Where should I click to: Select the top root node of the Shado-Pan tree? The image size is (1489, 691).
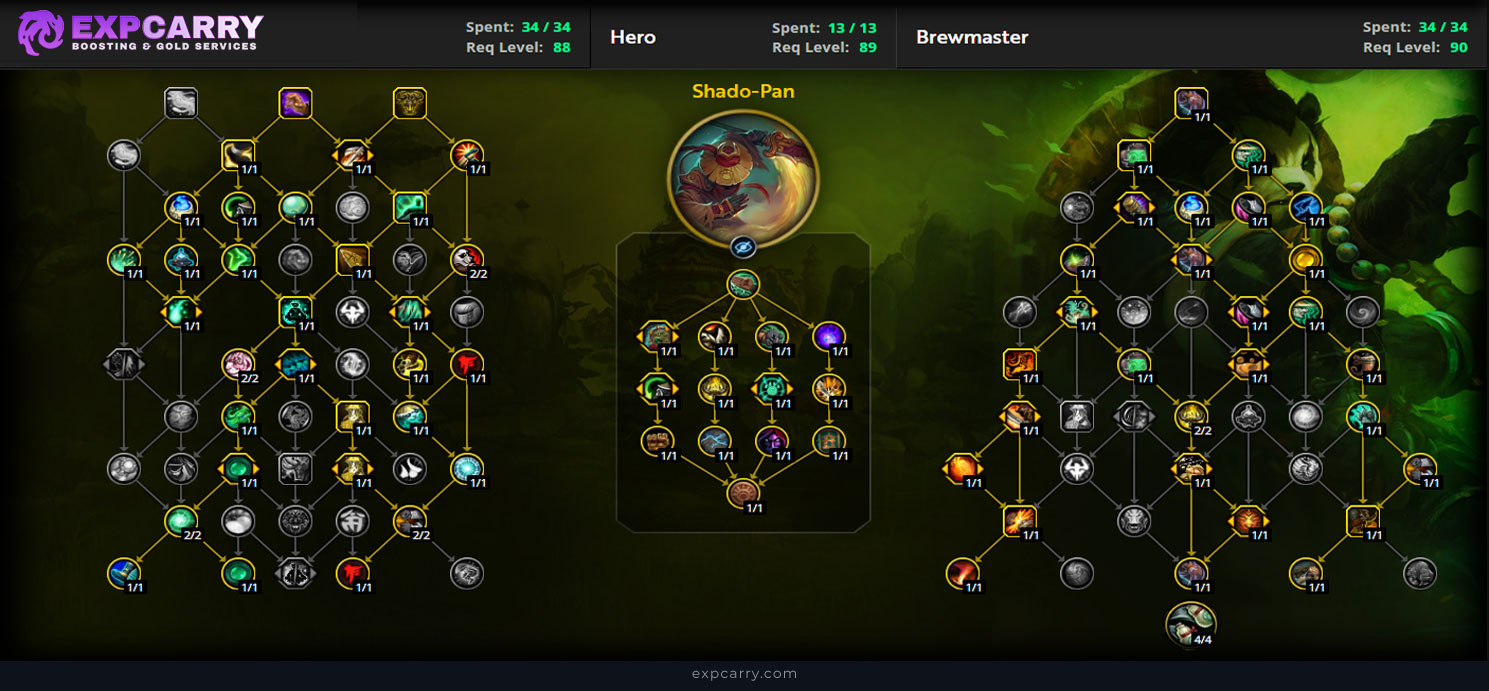[743, 285]
